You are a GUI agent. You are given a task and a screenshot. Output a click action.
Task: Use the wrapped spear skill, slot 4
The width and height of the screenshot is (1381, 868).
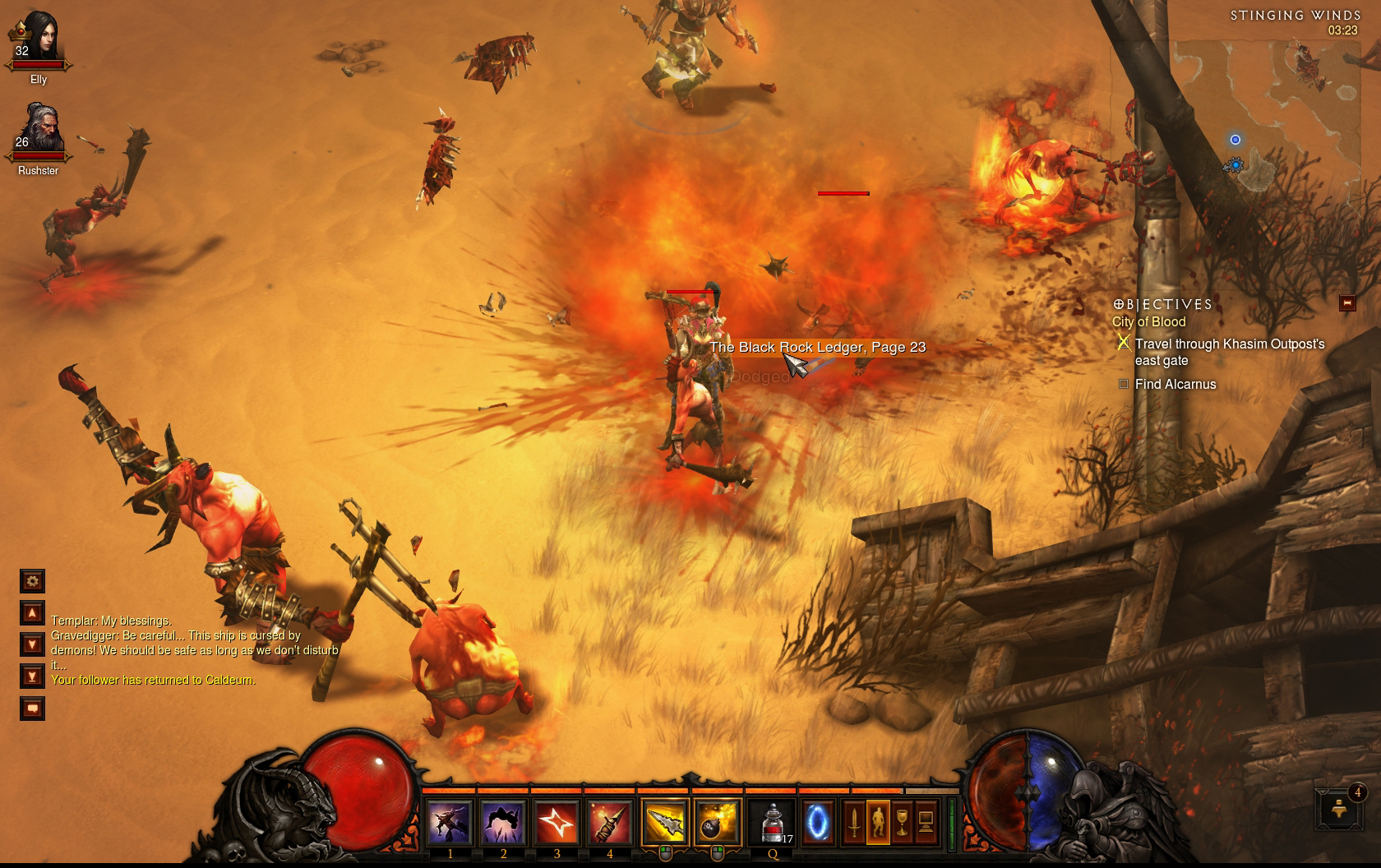[609, 822]
